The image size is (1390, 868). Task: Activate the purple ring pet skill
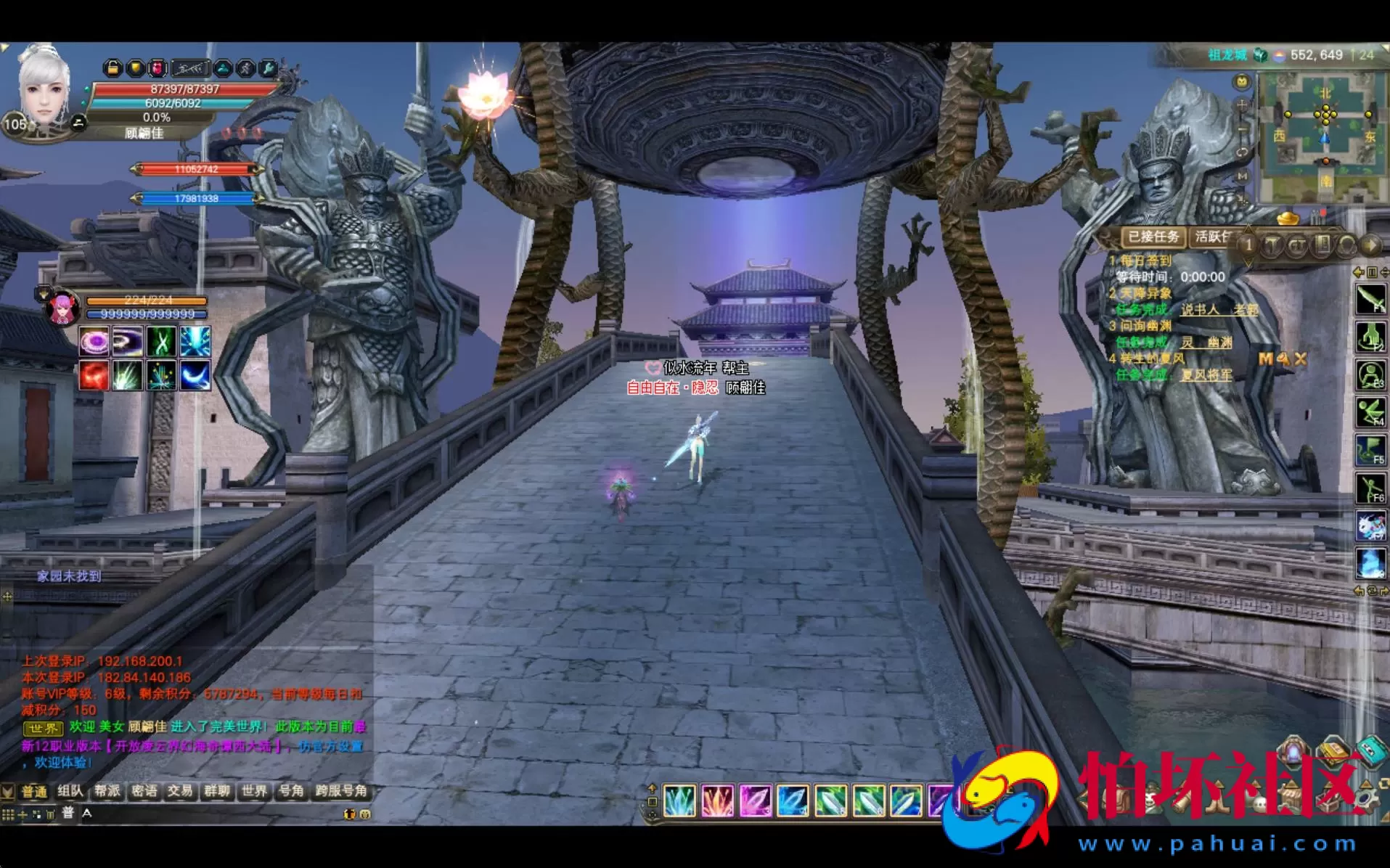[94, 341]
